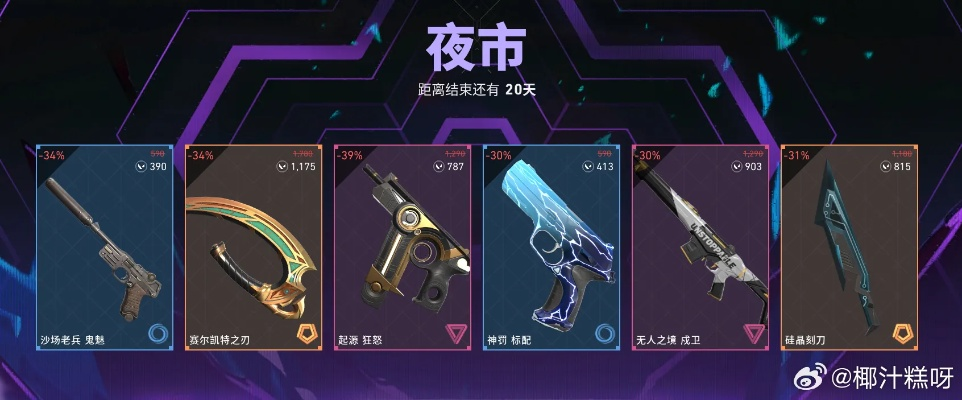Select the 无人之境 戍卫 rifle card
The image size is (962, 400).
pos(700,250)
